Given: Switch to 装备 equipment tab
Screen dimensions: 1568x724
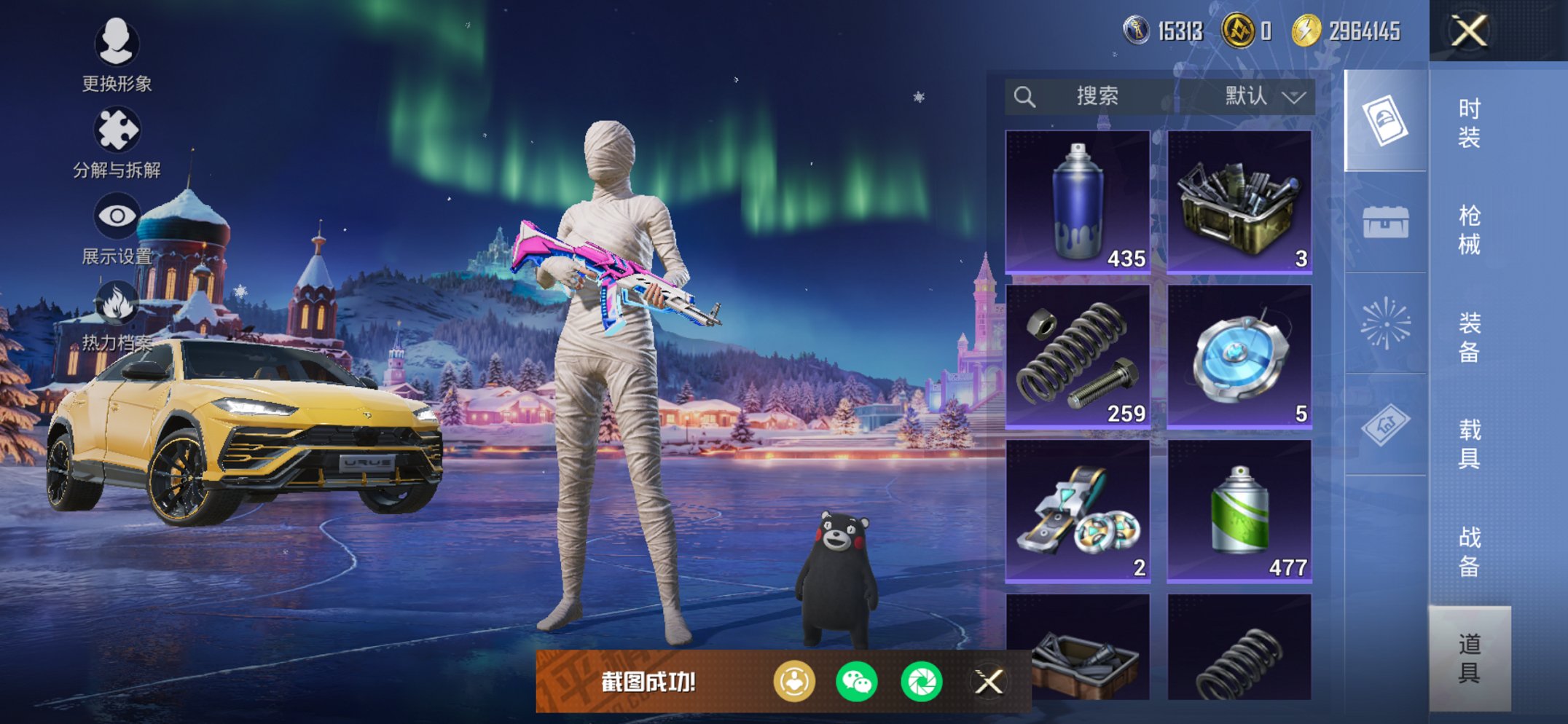Looking at the screenshot, I should (x=1469, y=337).
